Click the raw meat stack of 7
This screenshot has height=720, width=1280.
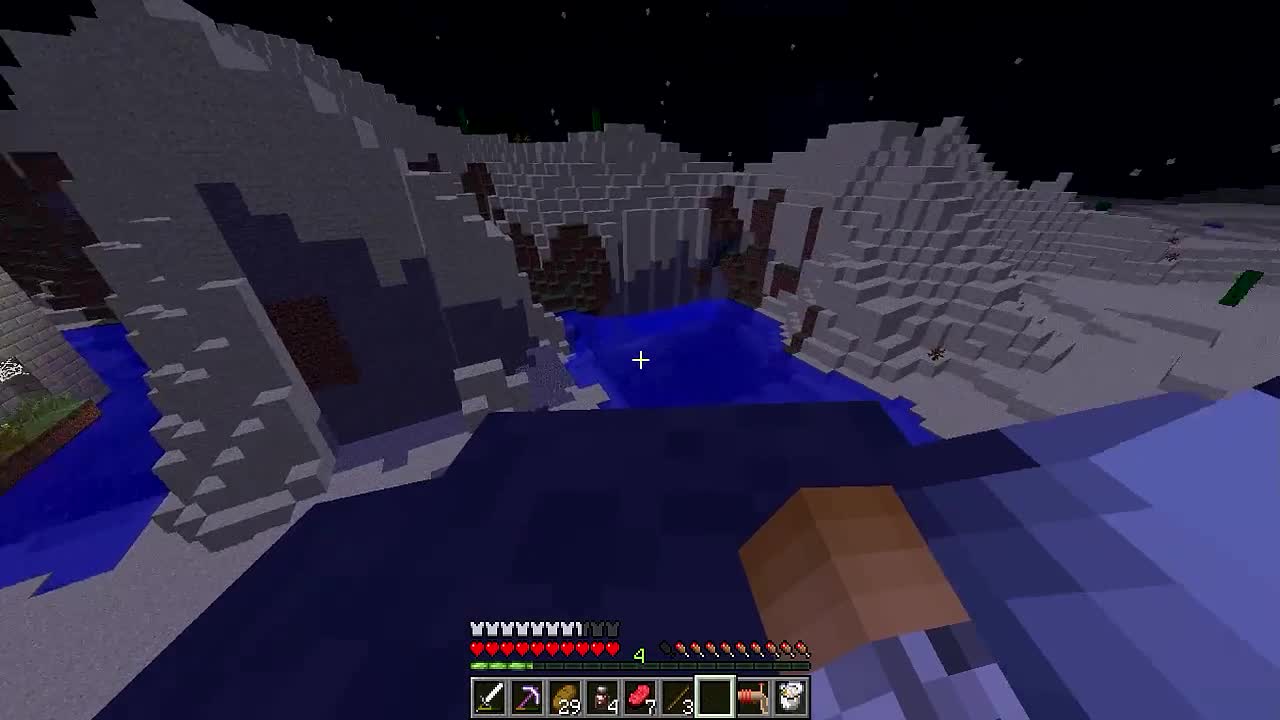pos(641,697)
